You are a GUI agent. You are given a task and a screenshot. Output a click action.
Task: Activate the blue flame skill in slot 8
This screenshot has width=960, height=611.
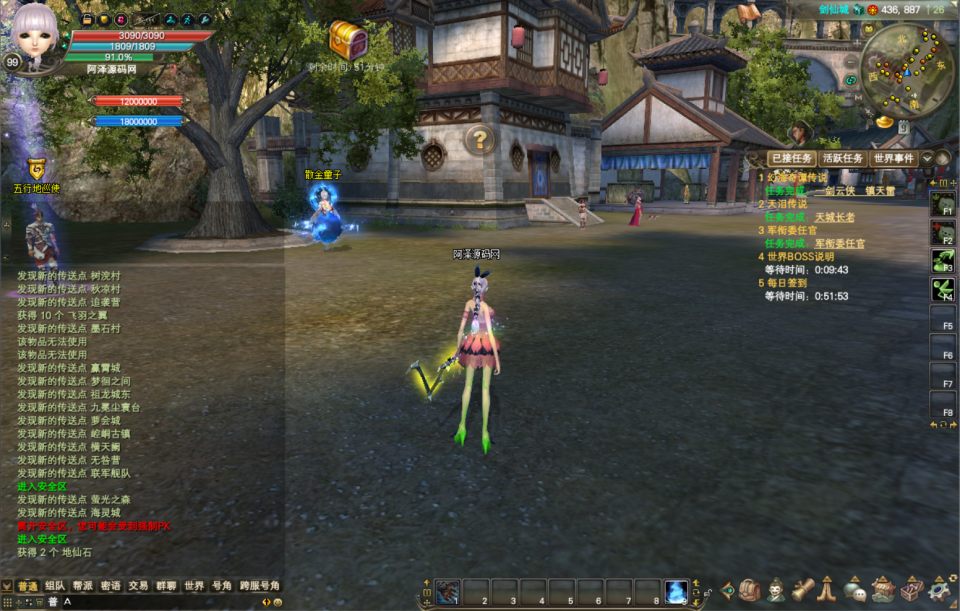[676, 592]
